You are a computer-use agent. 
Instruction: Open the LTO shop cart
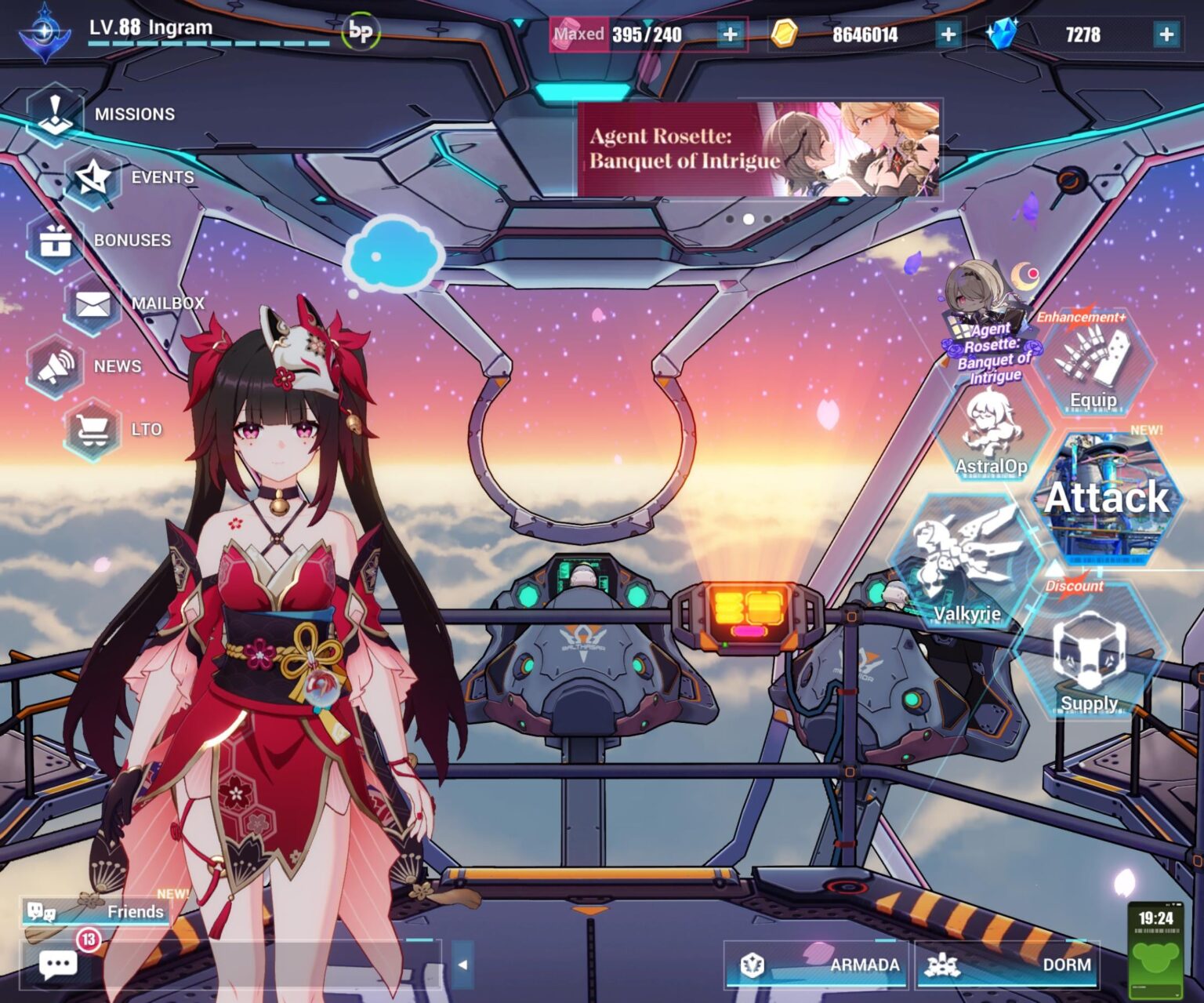(x=94, y=429)
